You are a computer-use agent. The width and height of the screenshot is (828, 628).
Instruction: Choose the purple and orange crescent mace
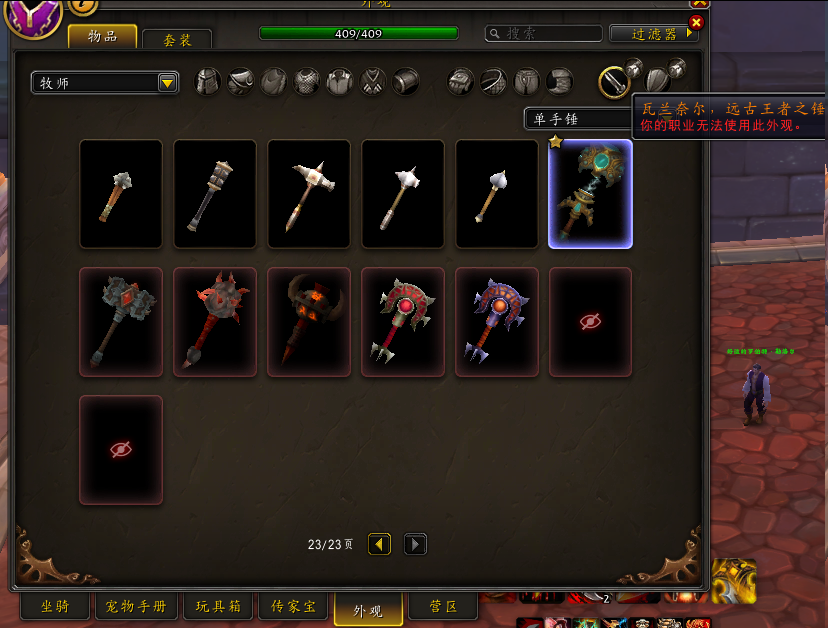click(x=496, y=322)
